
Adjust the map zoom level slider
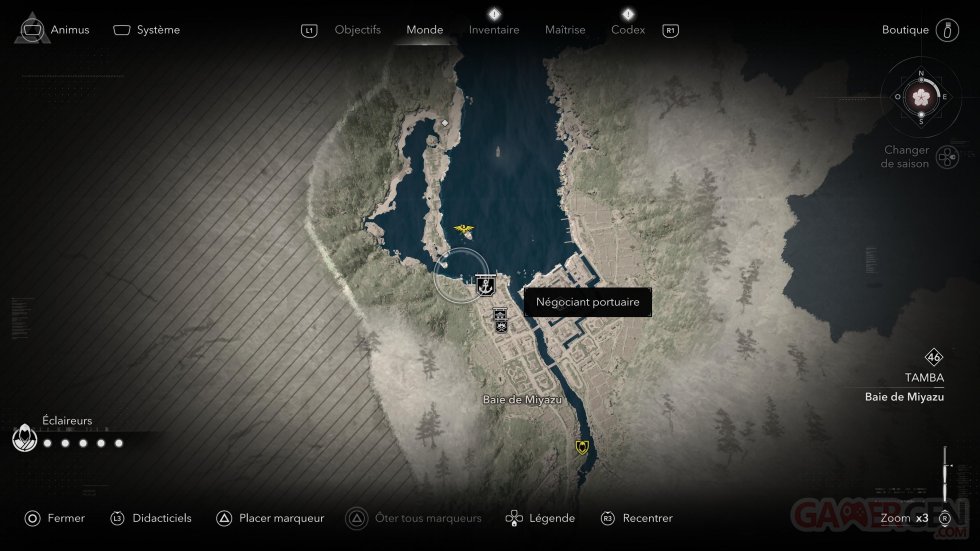coord(944,468)
